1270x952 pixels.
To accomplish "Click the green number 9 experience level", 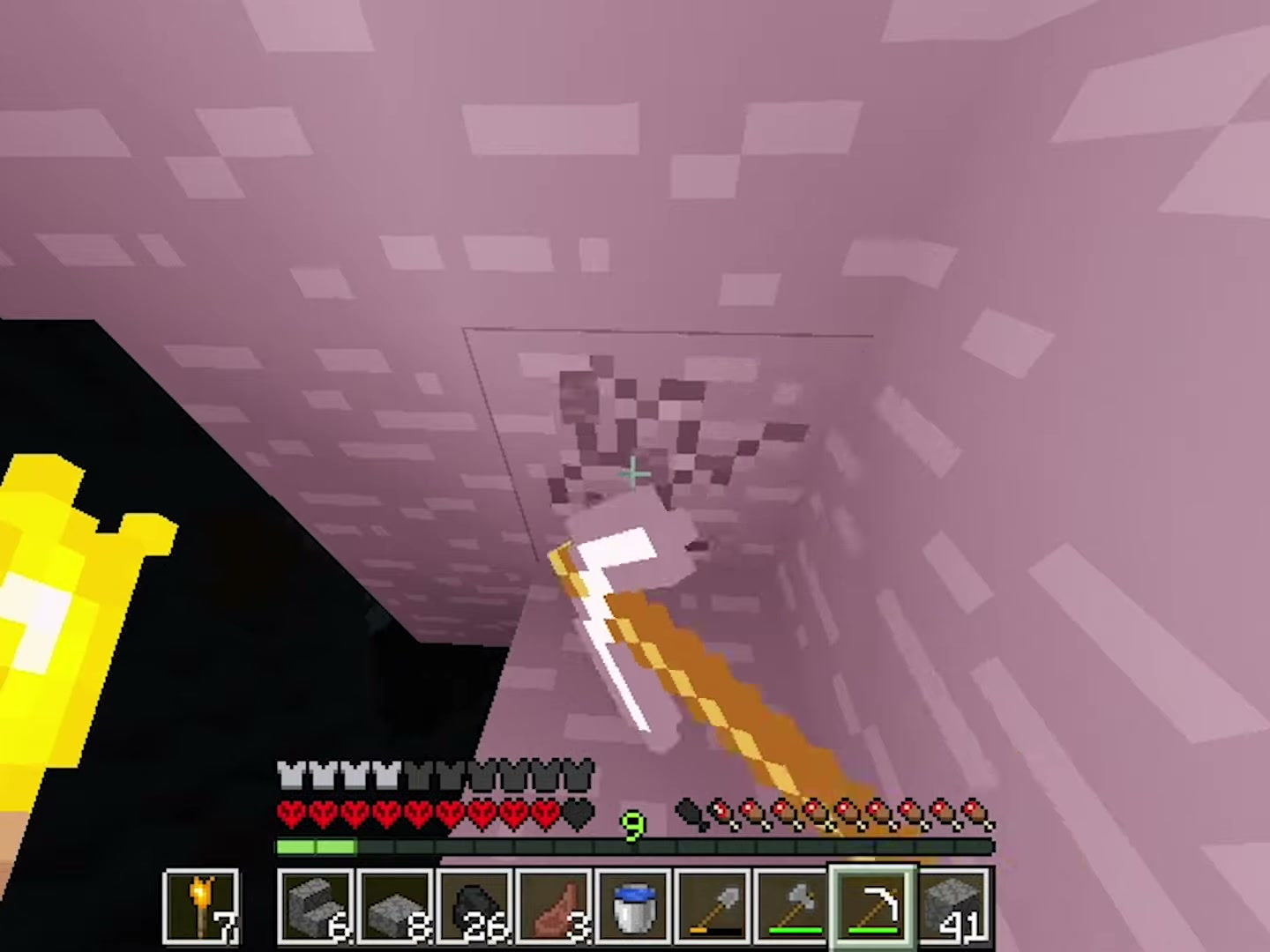I will tap(631, 823).
